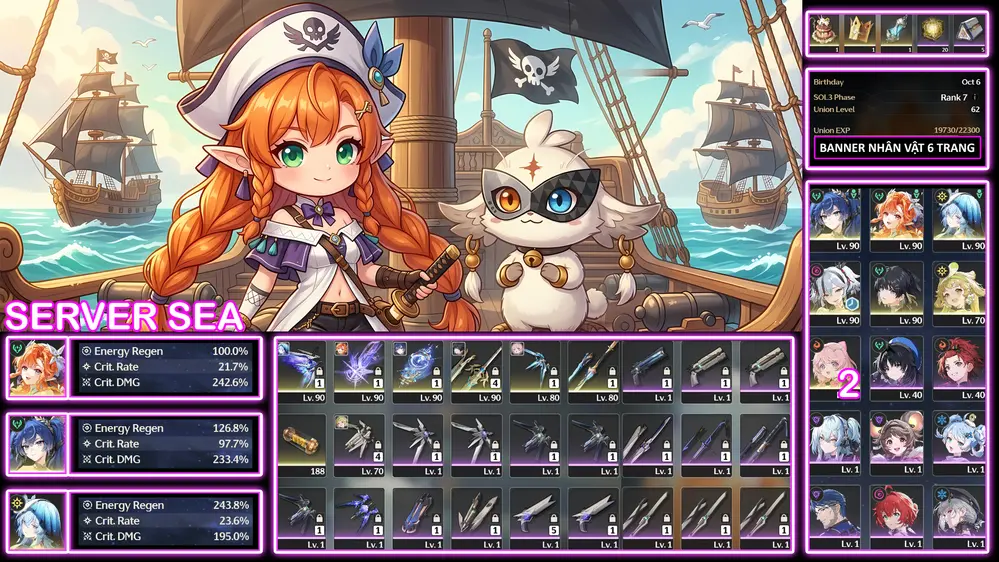Pick the black-haired Lv. 90 character tile

[x=896, y=293]
